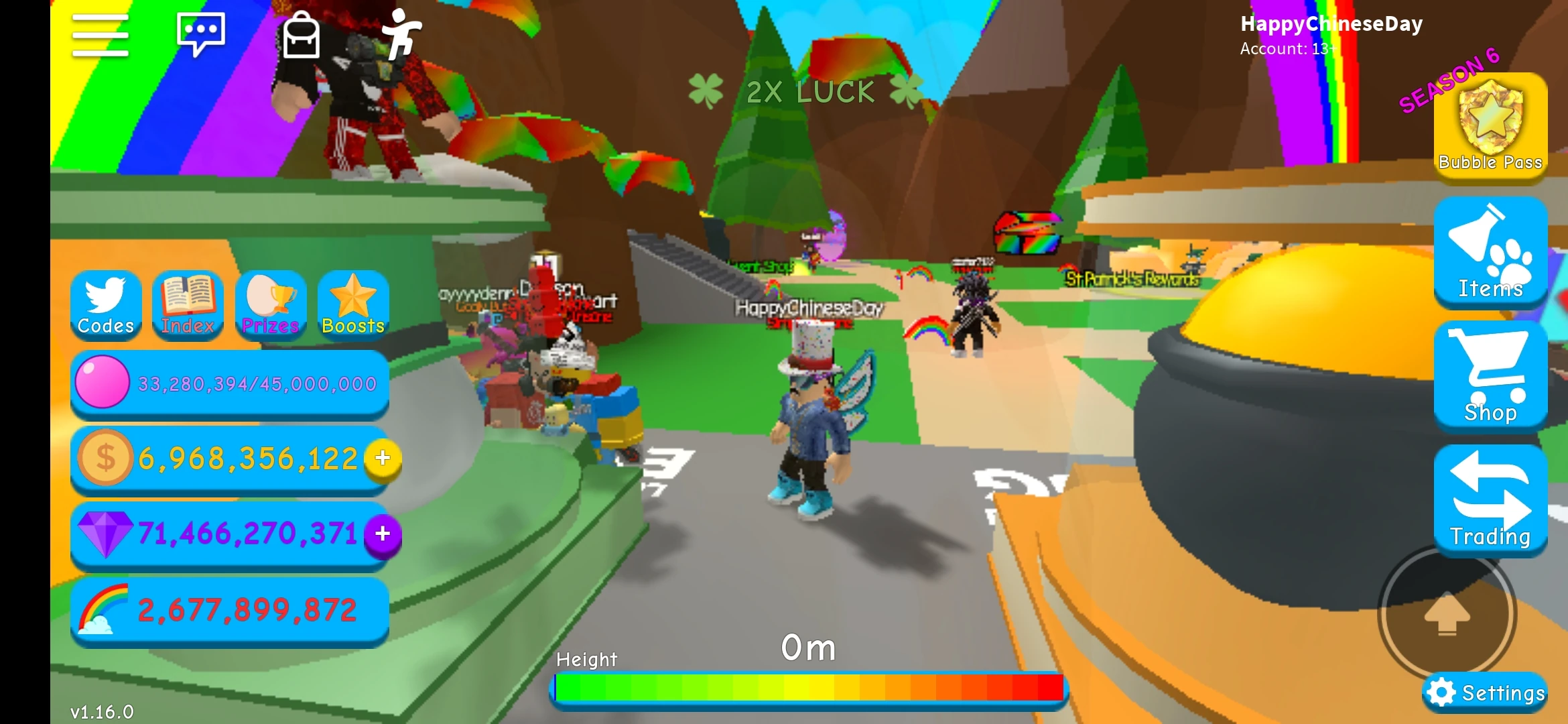Buy more gems with the purple plus
Image resolution: width=1568 pixels, height=724 pixels.
(x=382, y=534)
